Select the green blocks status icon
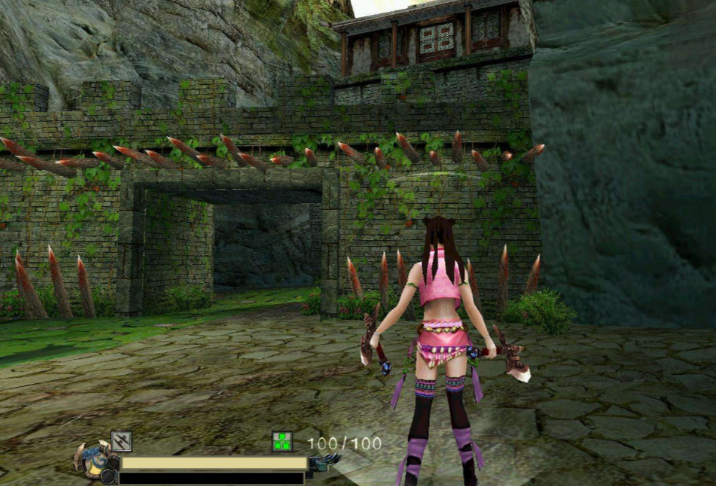 pyautogui.click(x=283, y=441)
